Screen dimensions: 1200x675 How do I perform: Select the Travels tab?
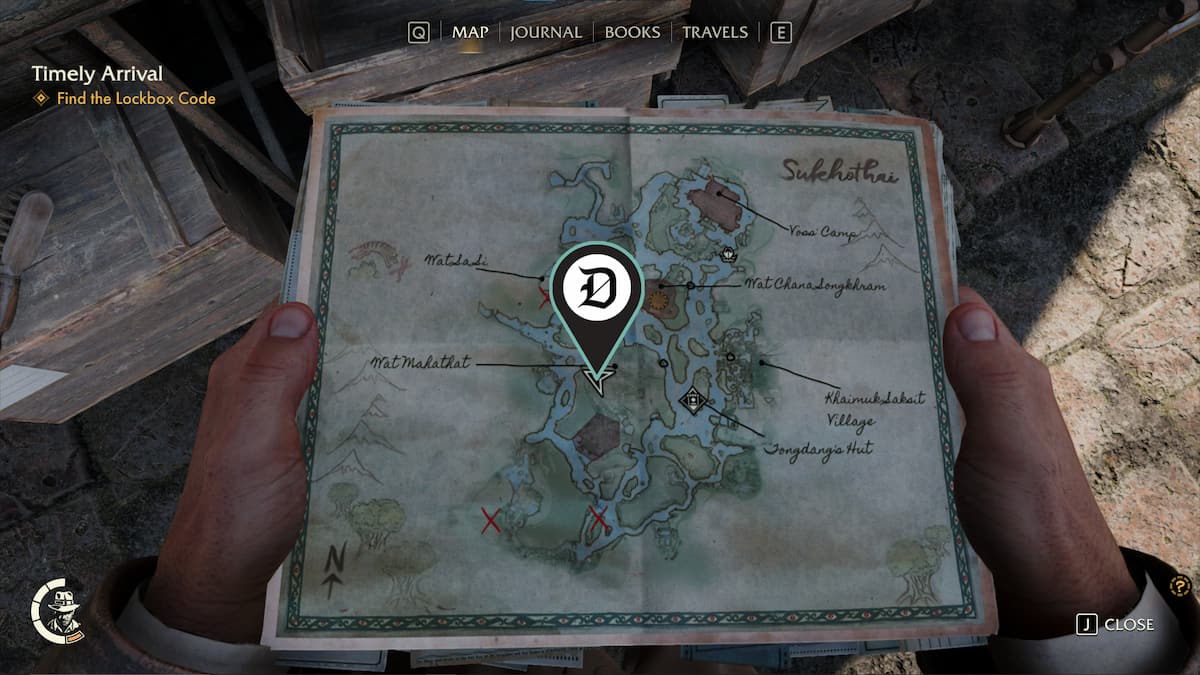[x=714, y=32]
